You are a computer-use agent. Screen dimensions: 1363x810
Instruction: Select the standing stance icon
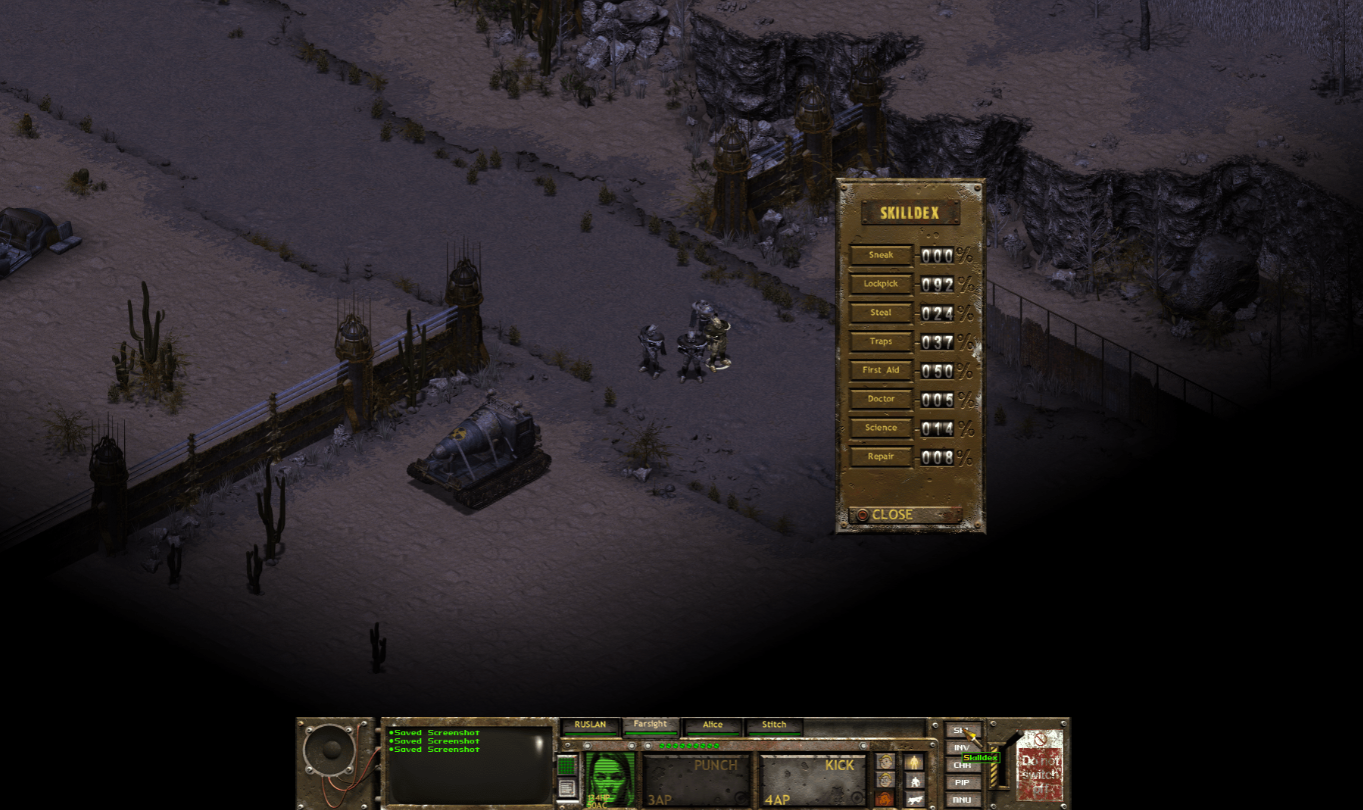913,761
